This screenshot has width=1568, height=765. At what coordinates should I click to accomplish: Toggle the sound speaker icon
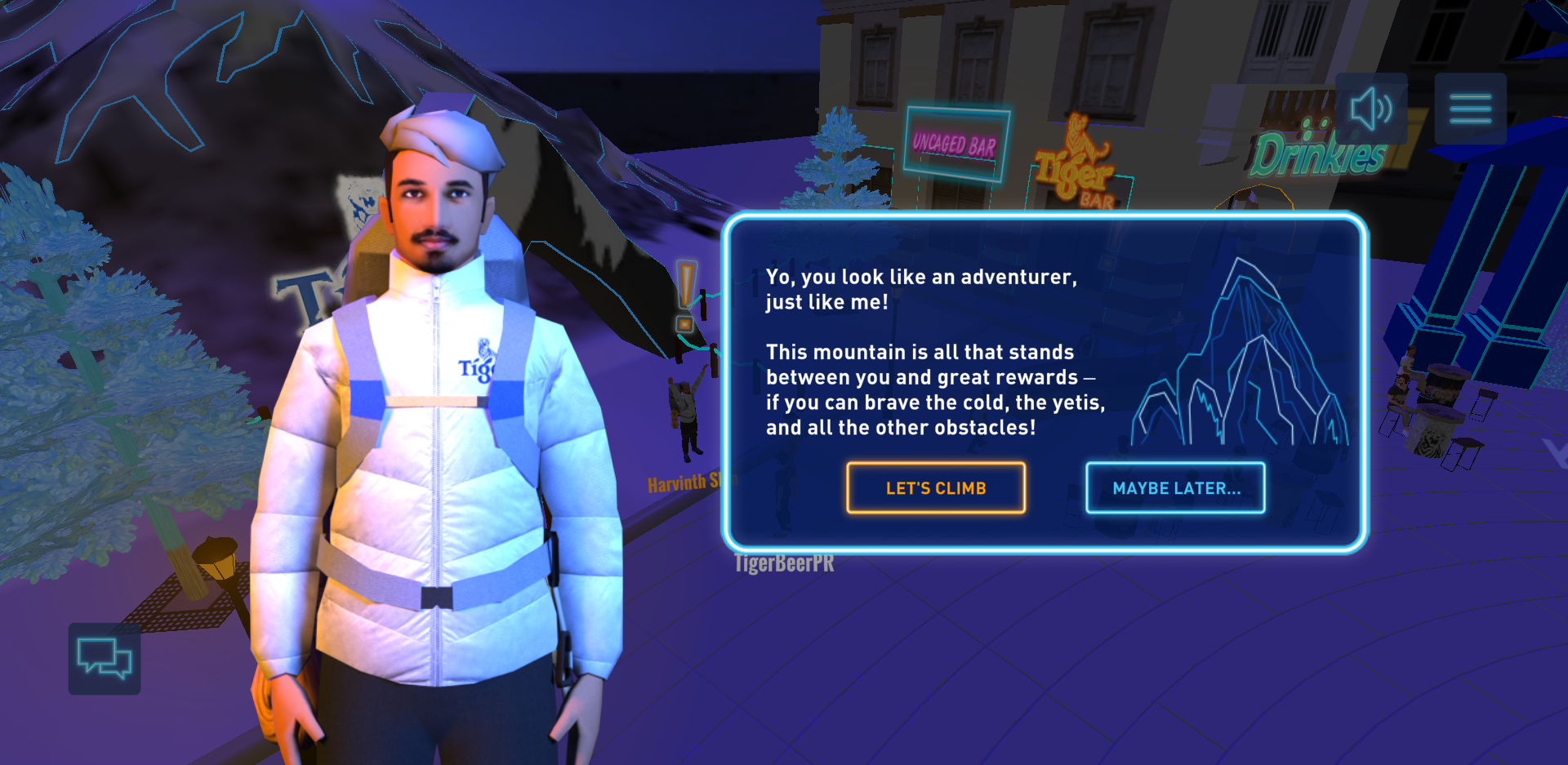click(x=1371, y=109)
